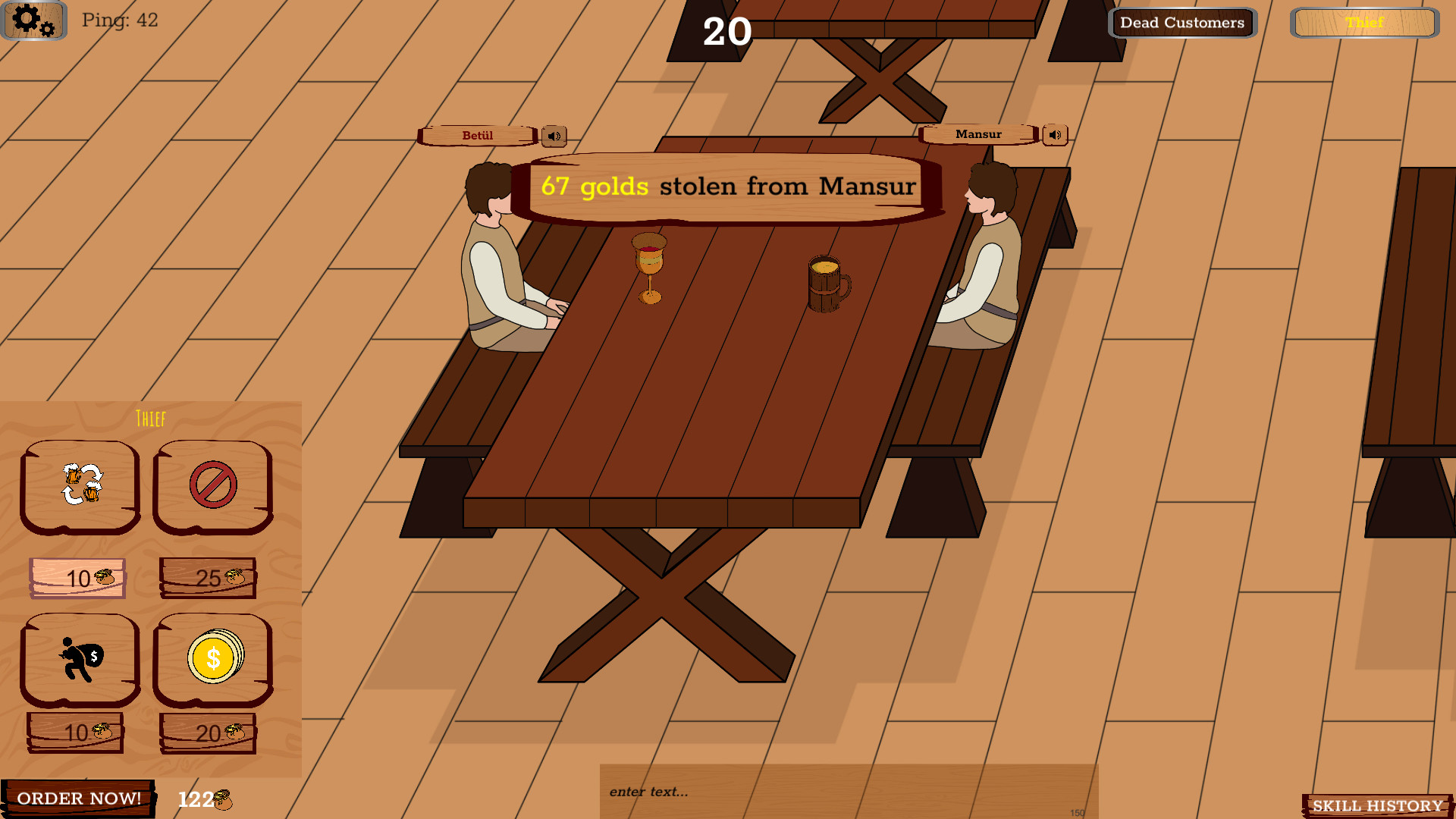Click the pouch icon on the 20 cost tag
Screen dimensions: 1456x819
point(231,732)
